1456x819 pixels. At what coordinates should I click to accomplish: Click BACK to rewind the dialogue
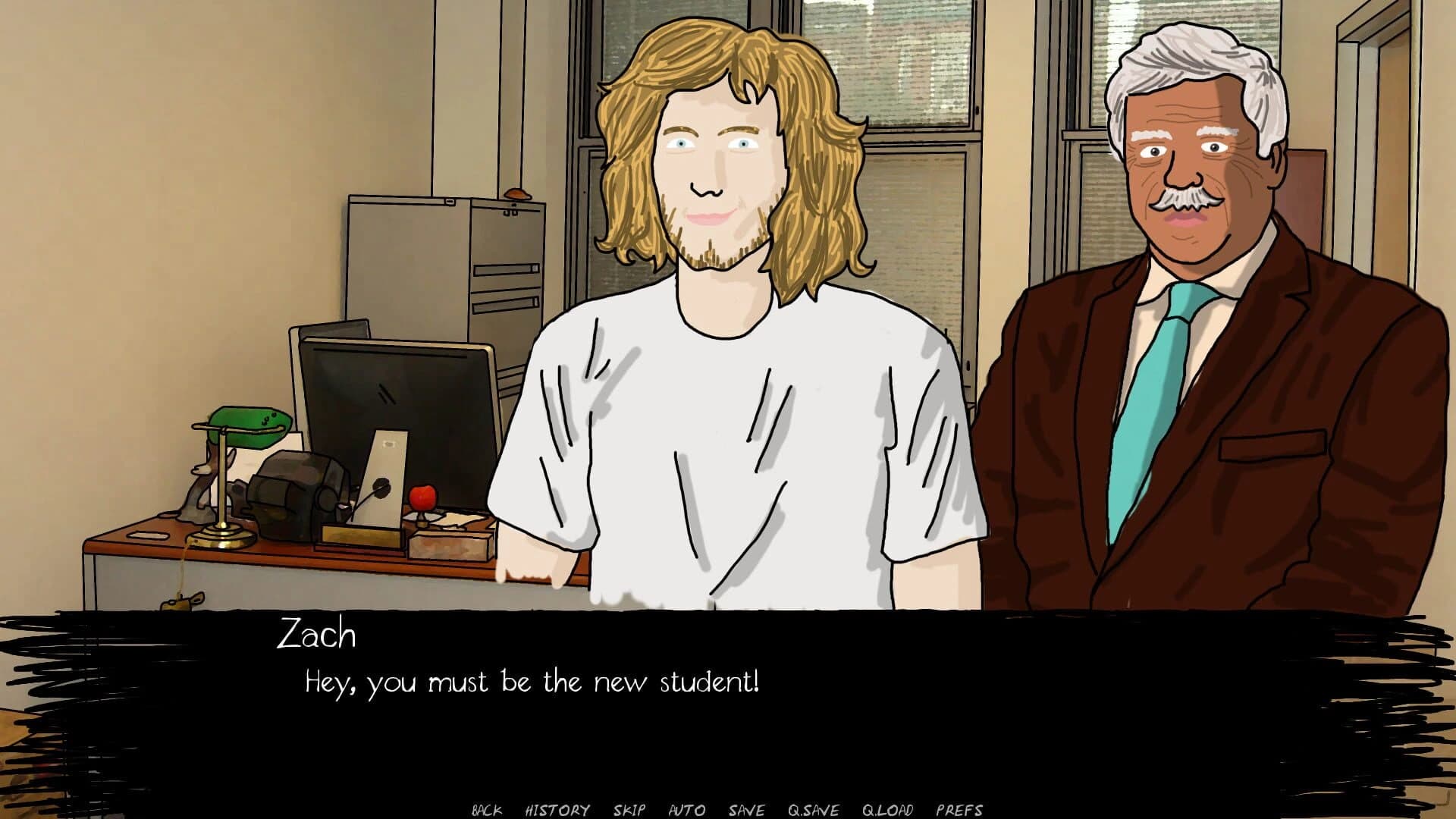[x=489, y=809]
